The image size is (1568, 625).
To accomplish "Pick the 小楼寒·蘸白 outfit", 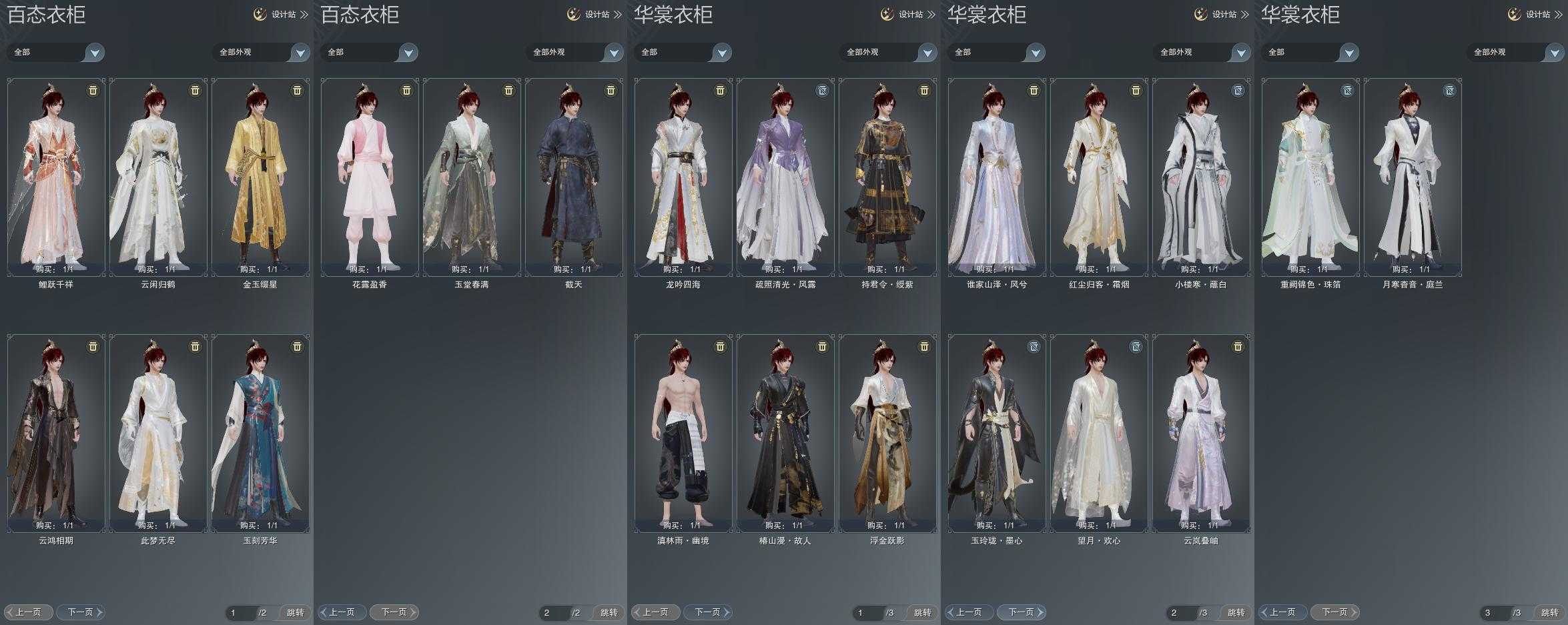I will coord(1201,177).
